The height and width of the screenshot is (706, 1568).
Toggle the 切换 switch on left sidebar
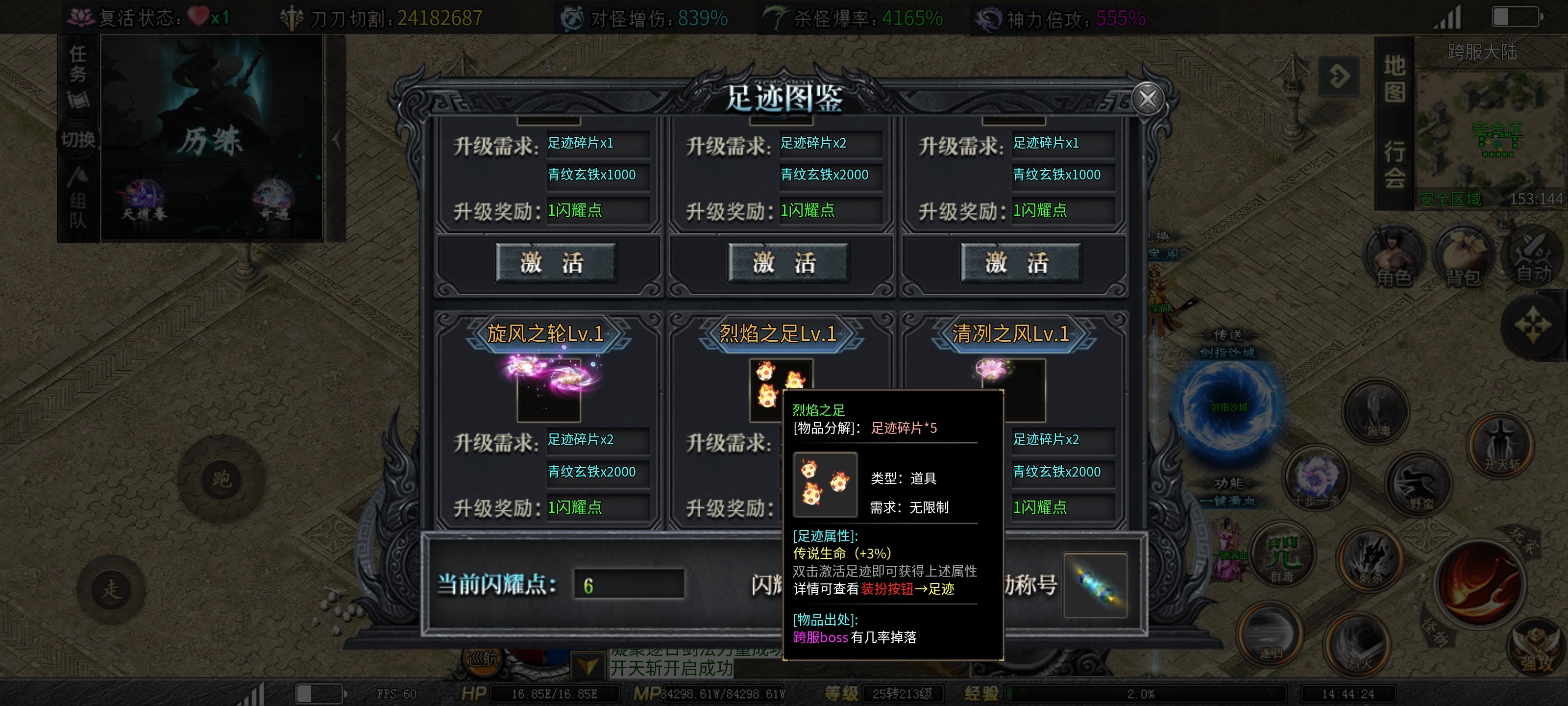[x=78, y=139]
